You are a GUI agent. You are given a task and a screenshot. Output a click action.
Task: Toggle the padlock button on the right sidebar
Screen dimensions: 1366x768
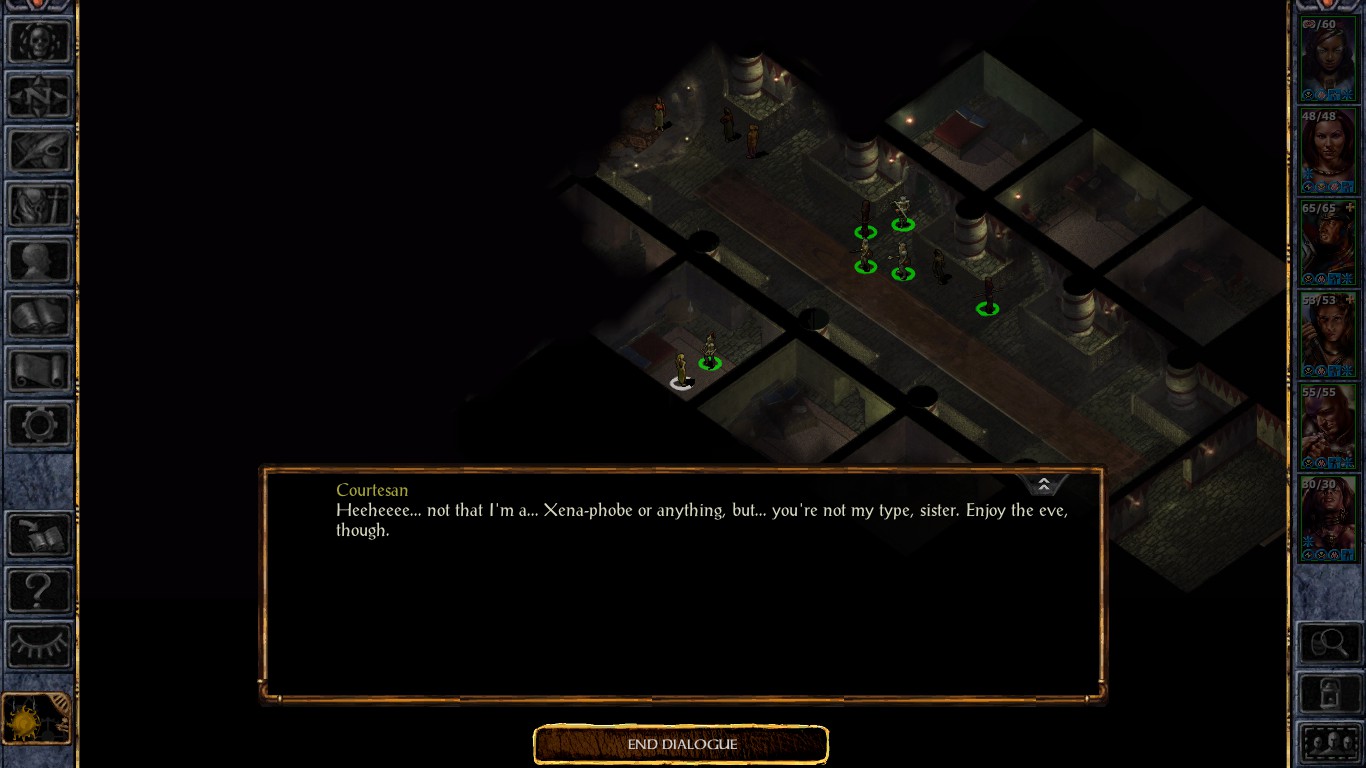tap(1328, 692)
